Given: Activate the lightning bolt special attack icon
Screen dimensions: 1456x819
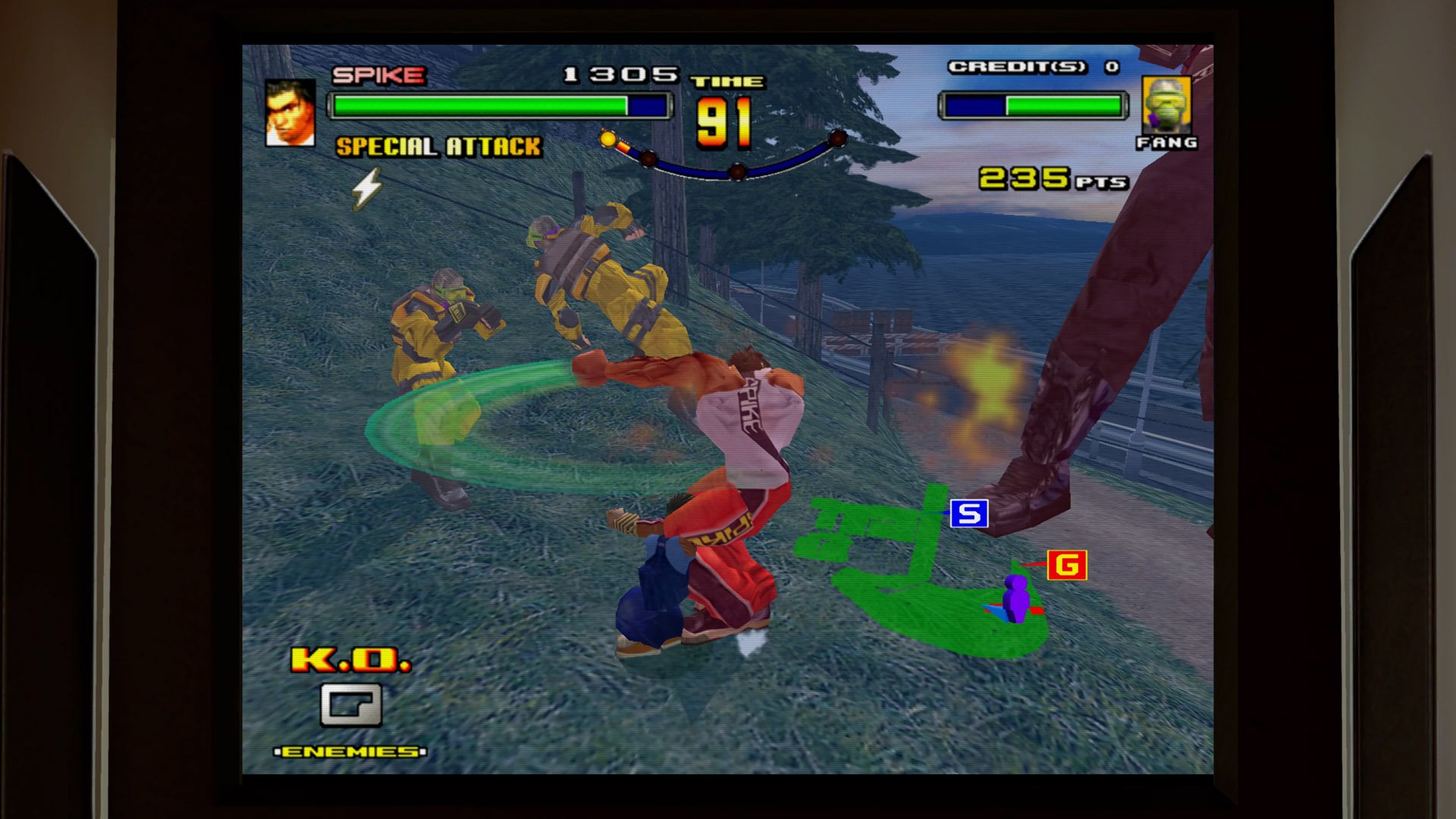Looking at the screenshot, I should point(367,188).
